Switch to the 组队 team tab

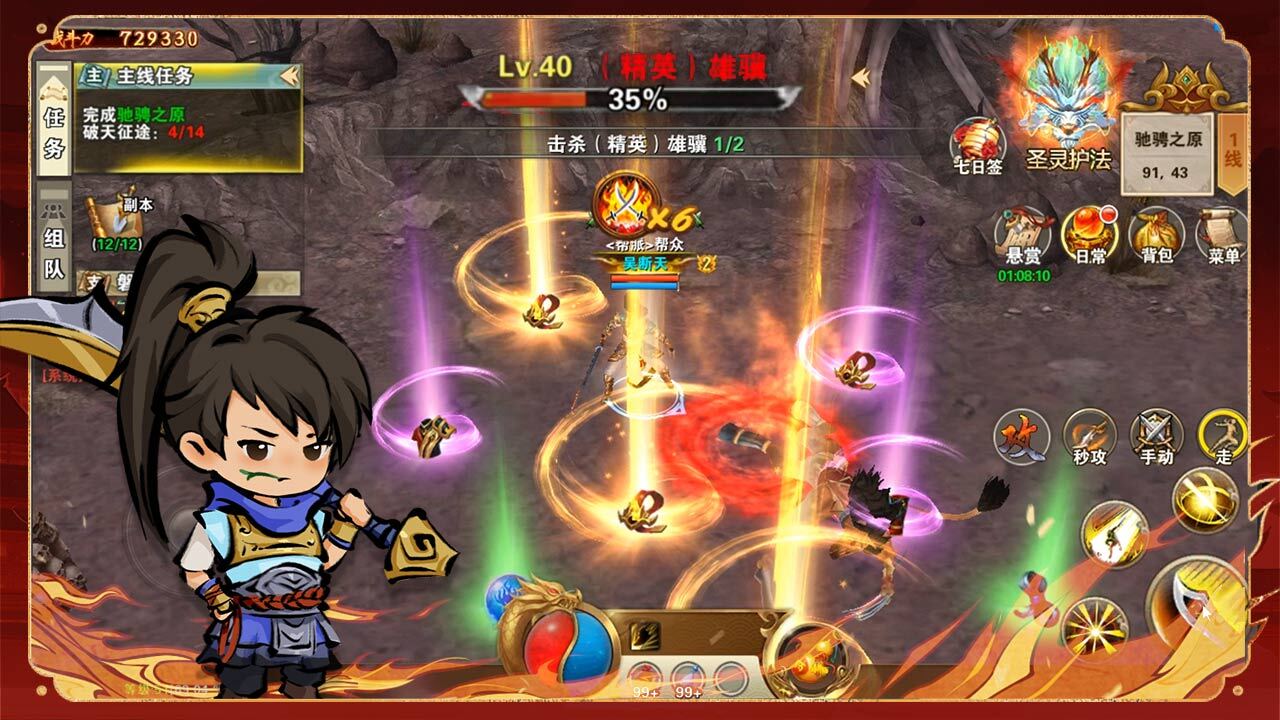point(54,238)
